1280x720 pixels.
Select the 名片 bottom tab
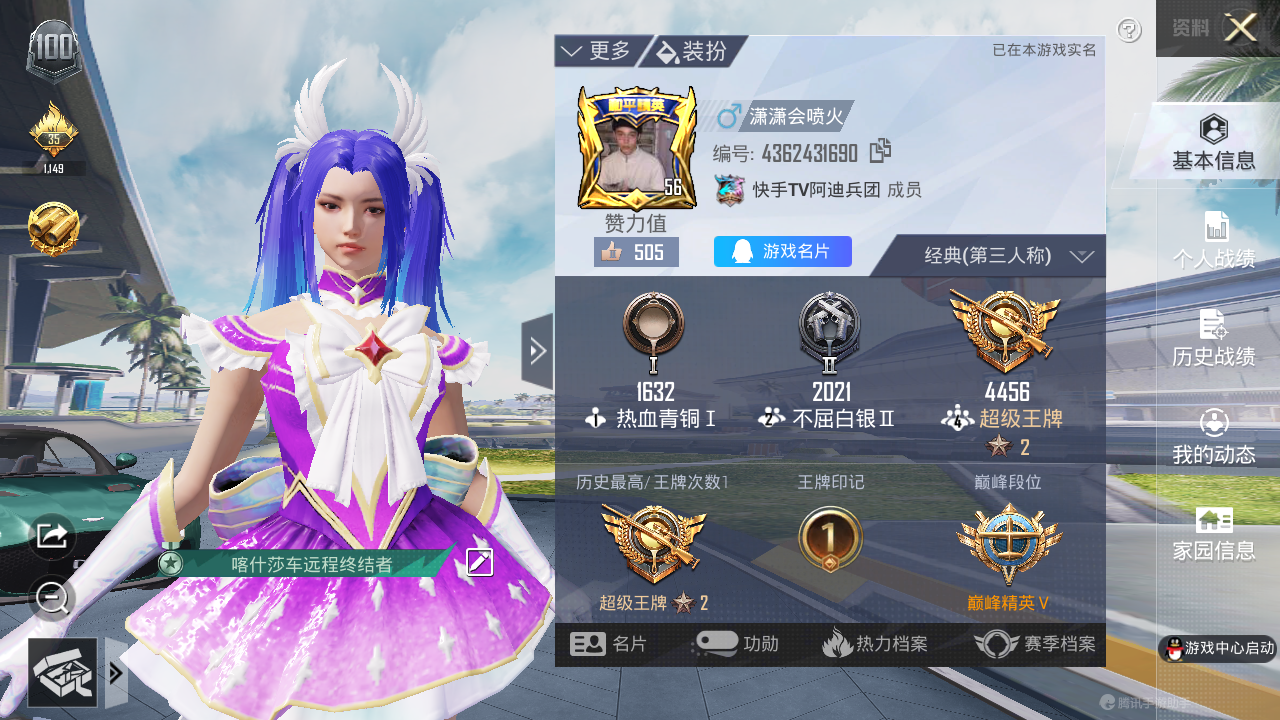pos(609,645)
